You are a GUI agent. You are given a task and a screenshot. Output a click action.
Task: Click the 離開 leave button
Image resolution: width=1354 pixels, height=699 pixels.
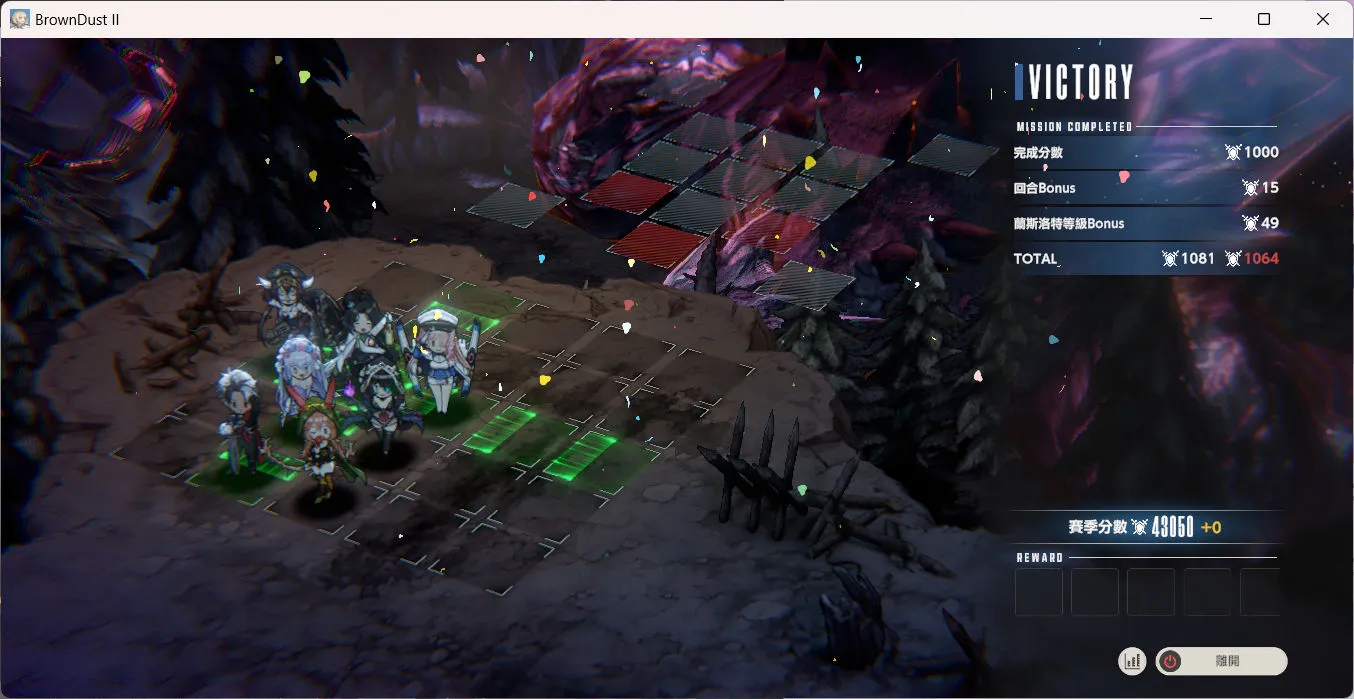(x=1221, y=661)
